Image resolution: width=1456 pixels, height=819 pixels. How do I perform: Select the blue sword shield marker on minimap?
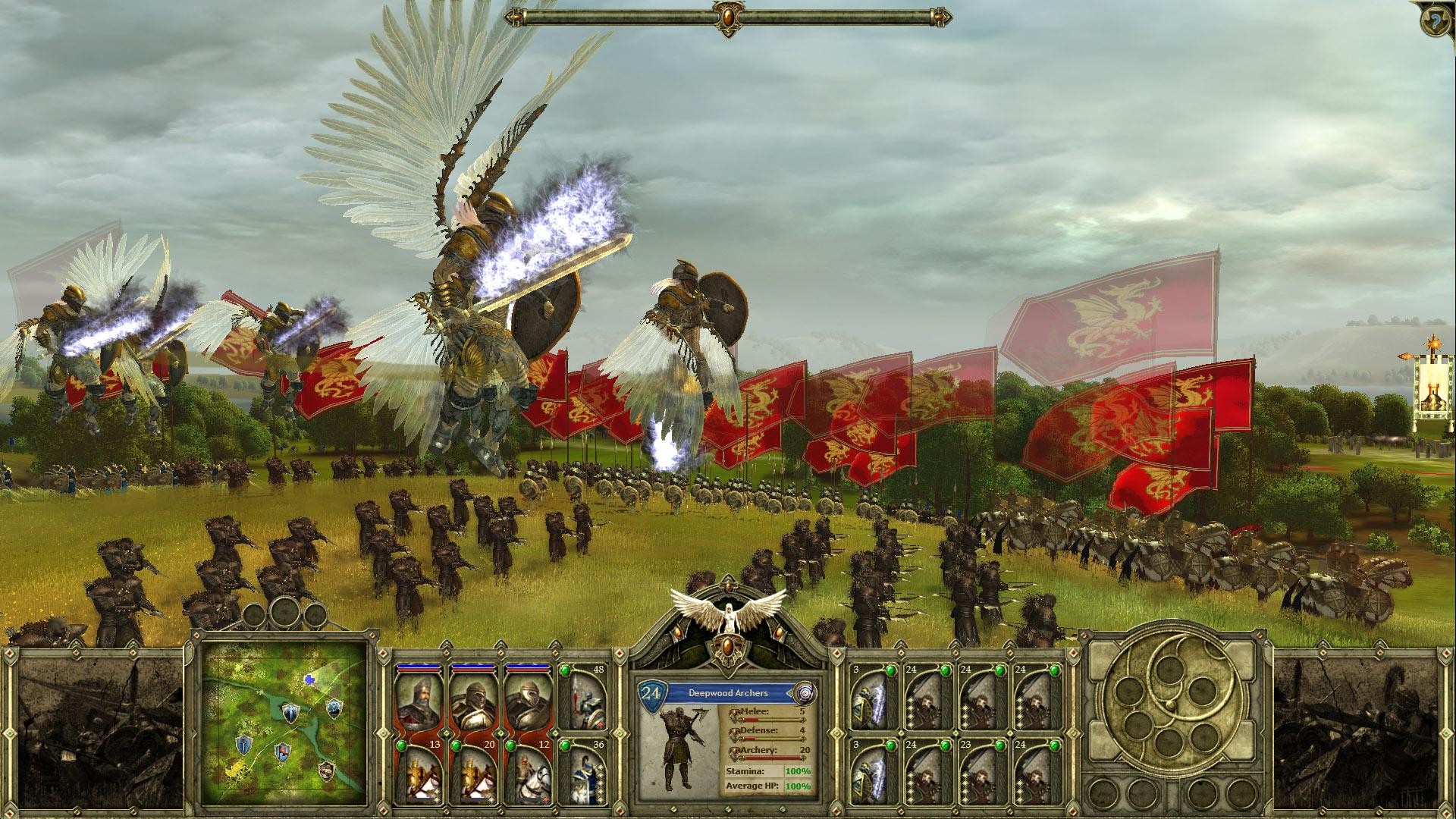click(x=244, y=745)
